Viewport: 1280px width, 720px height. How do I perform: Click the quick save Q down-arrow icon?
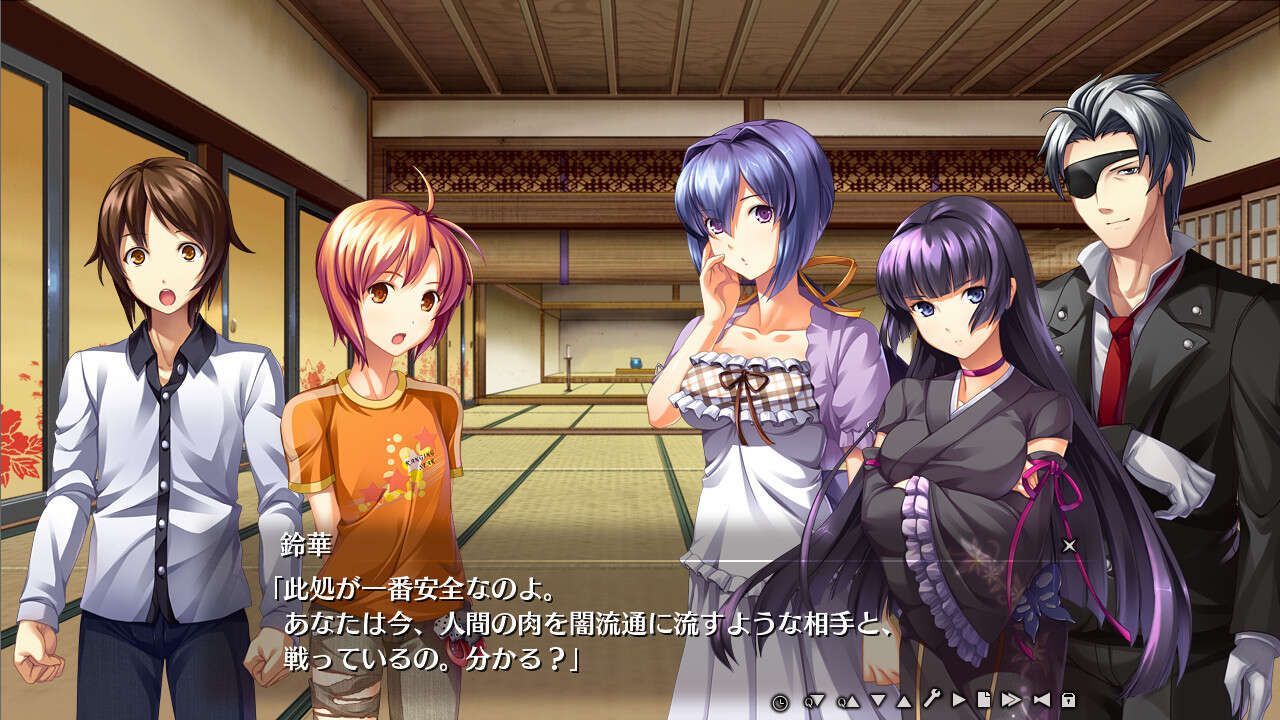click(x=813, y=700)
